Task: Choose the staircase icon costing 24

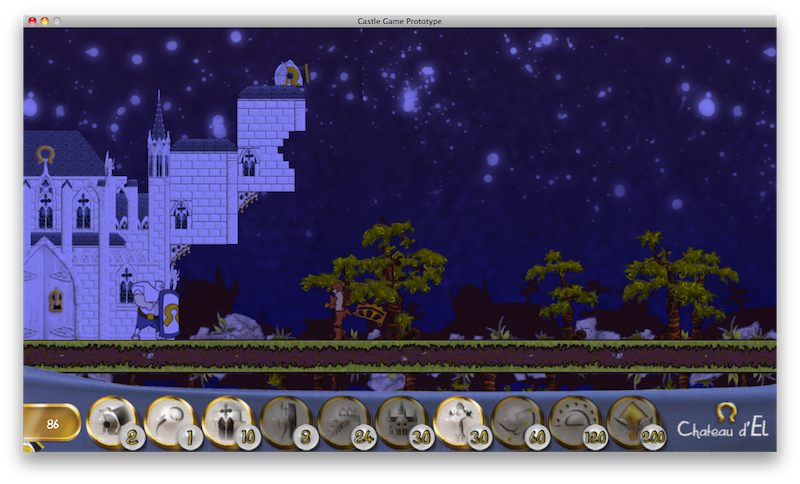Action: pyautogui.click(x=343, y=421)
